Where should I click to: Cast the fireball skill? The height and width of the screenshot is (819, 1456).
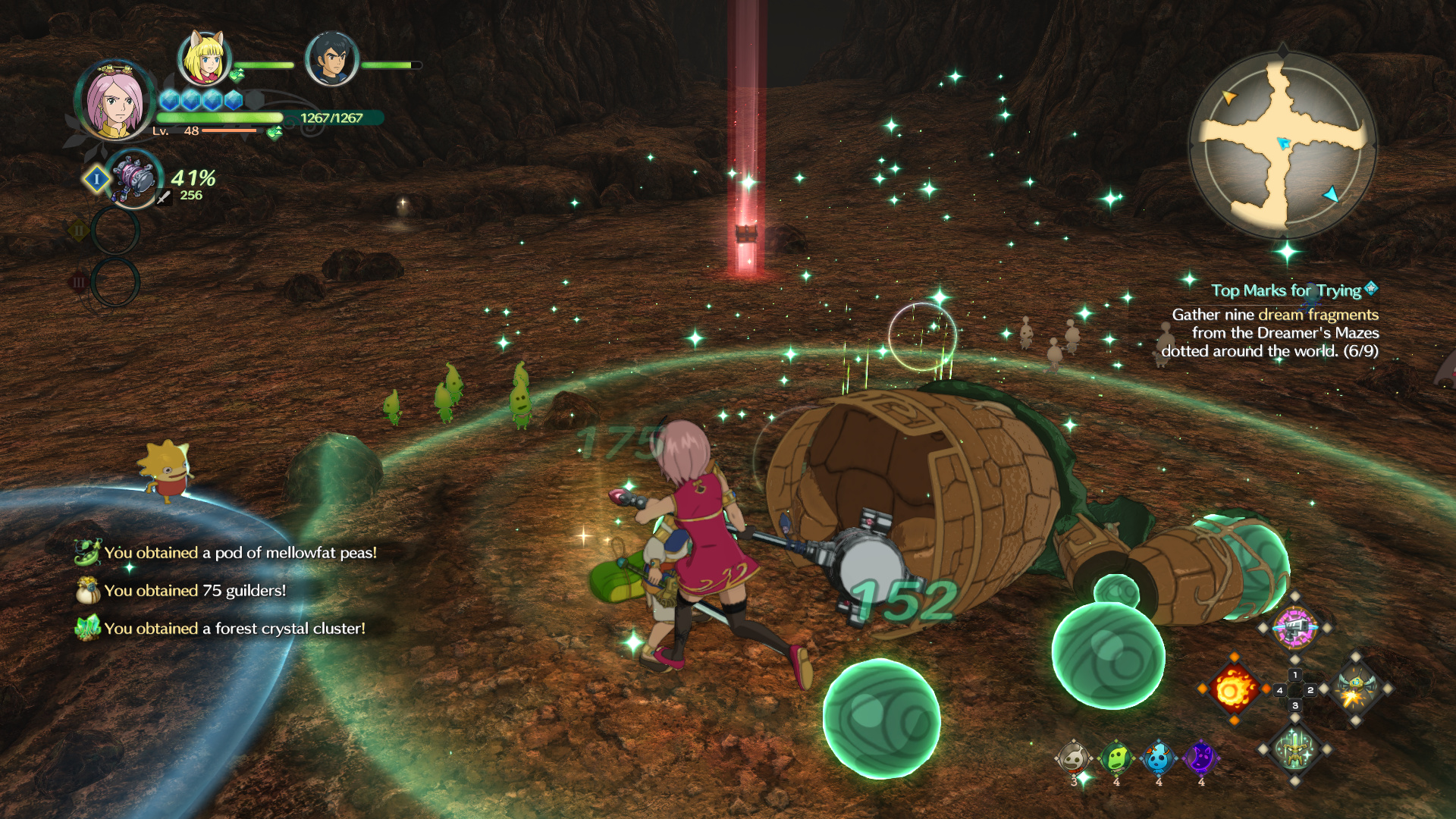pyautogui.click(x=1234, y=689)
